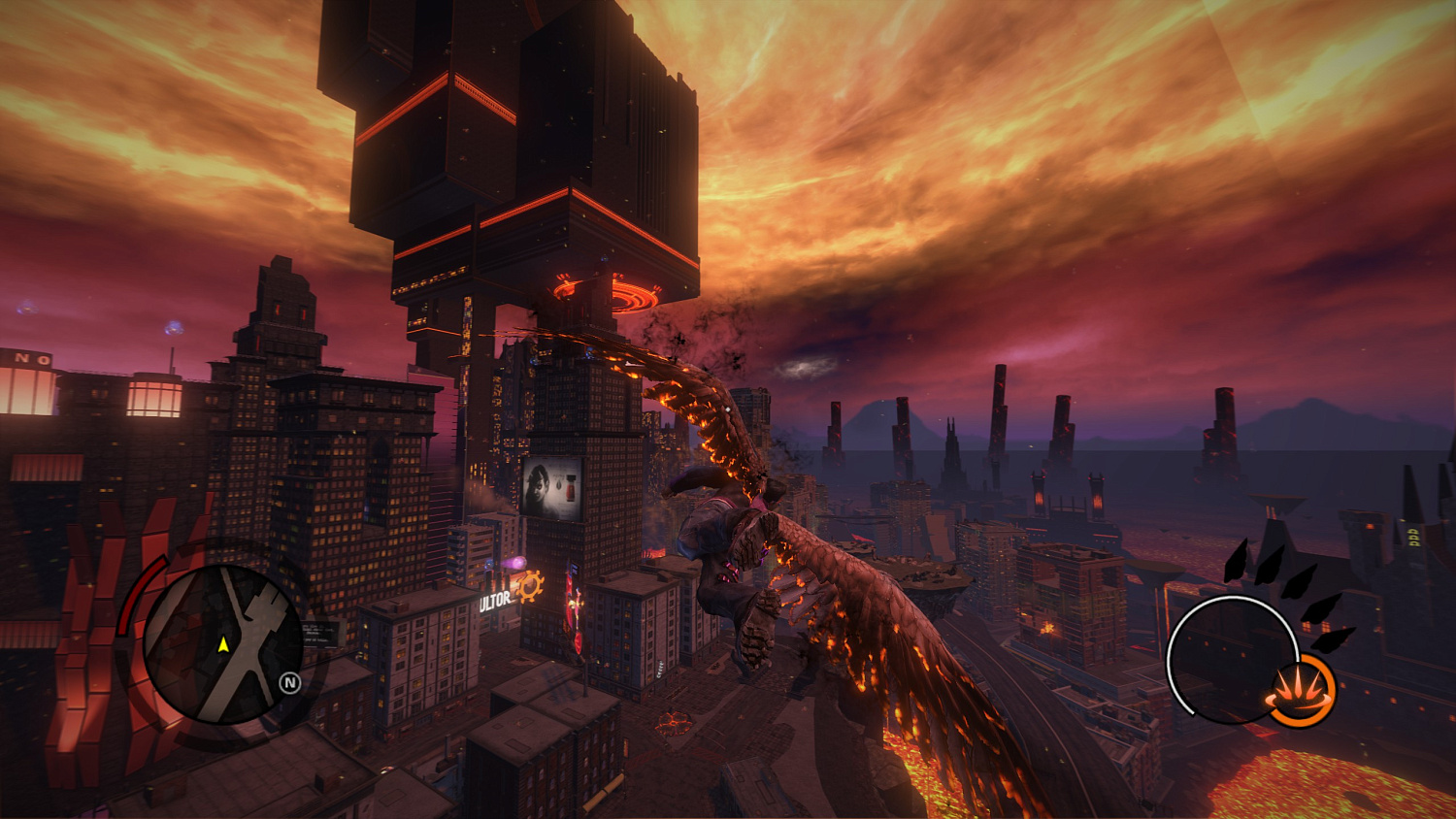Image resolution: width=1456 pixels, height=819 pixels.
Task: Expand the feather indicator cluster
Action: 1286,600
